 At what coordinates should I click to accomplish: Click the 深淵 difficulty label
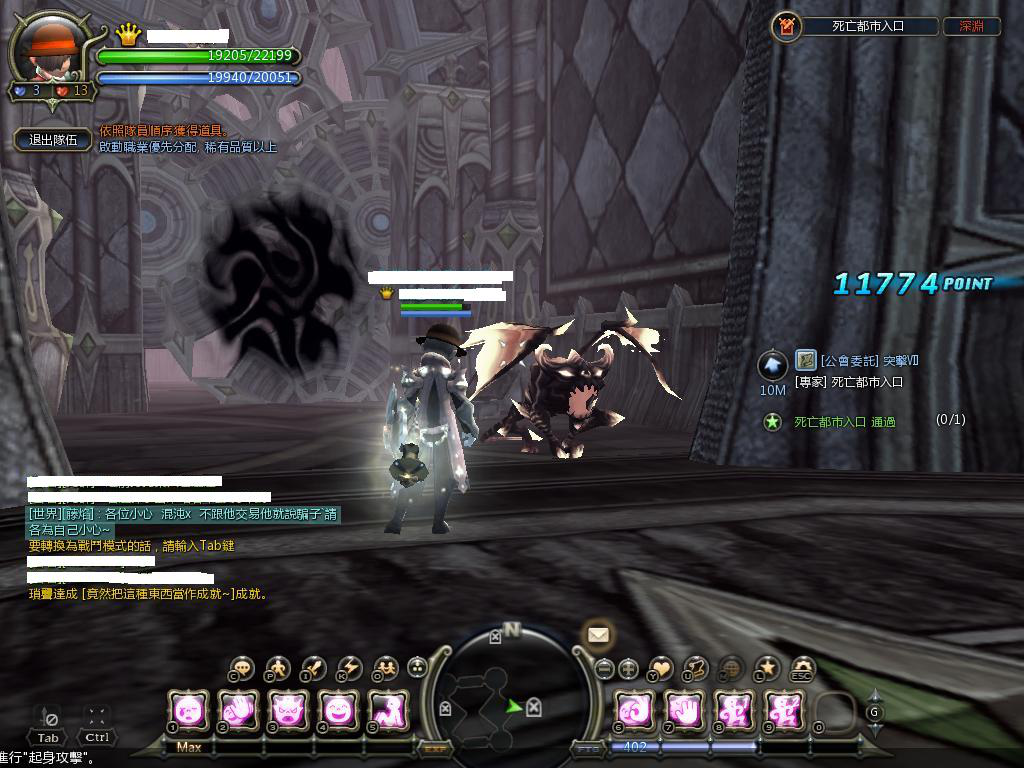971,27
